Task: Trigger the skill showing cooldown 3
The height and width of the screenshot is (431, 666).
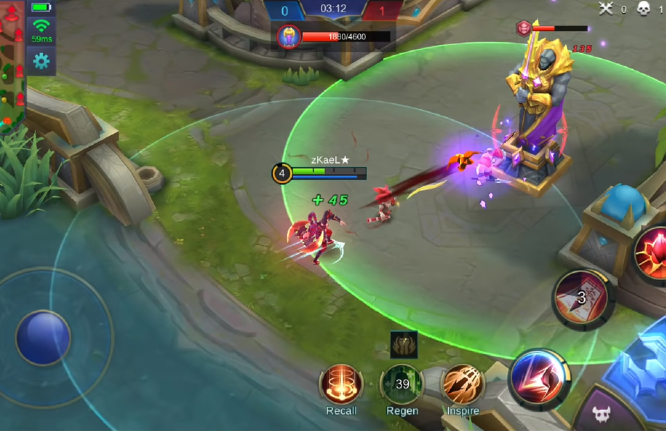Action: (x=583, y=299)
